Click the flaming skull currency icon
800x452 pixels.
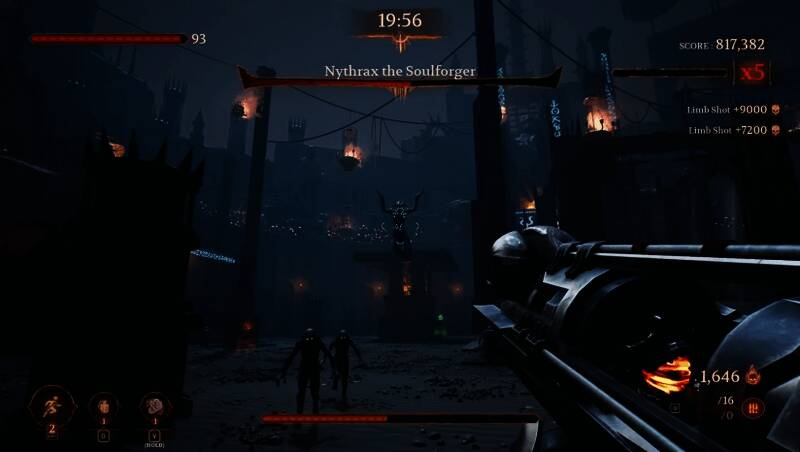coord(753,377)
